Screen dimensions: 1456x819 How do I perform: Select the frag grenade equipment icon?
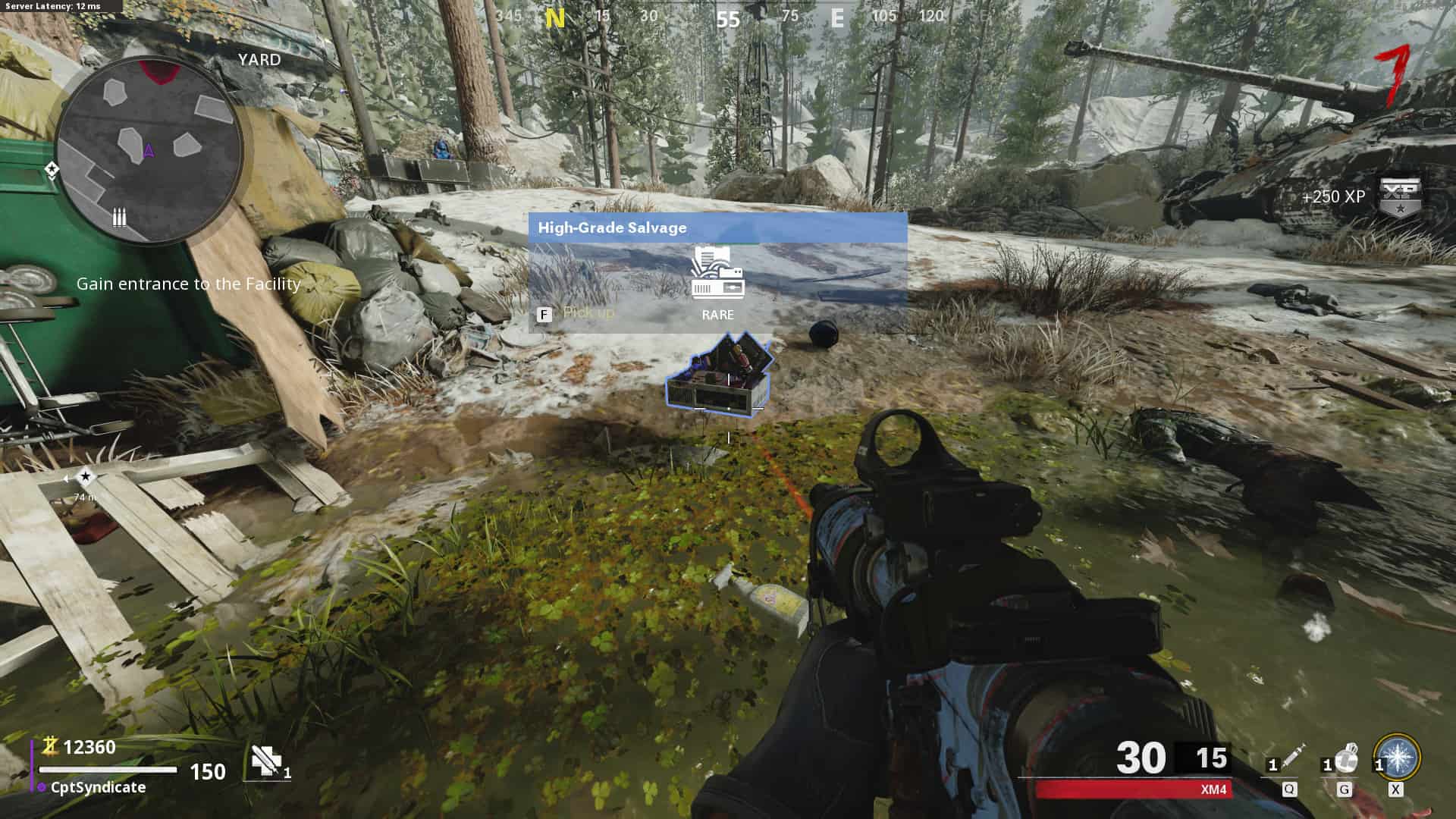pyautogui.click(x=1345, y=758)
